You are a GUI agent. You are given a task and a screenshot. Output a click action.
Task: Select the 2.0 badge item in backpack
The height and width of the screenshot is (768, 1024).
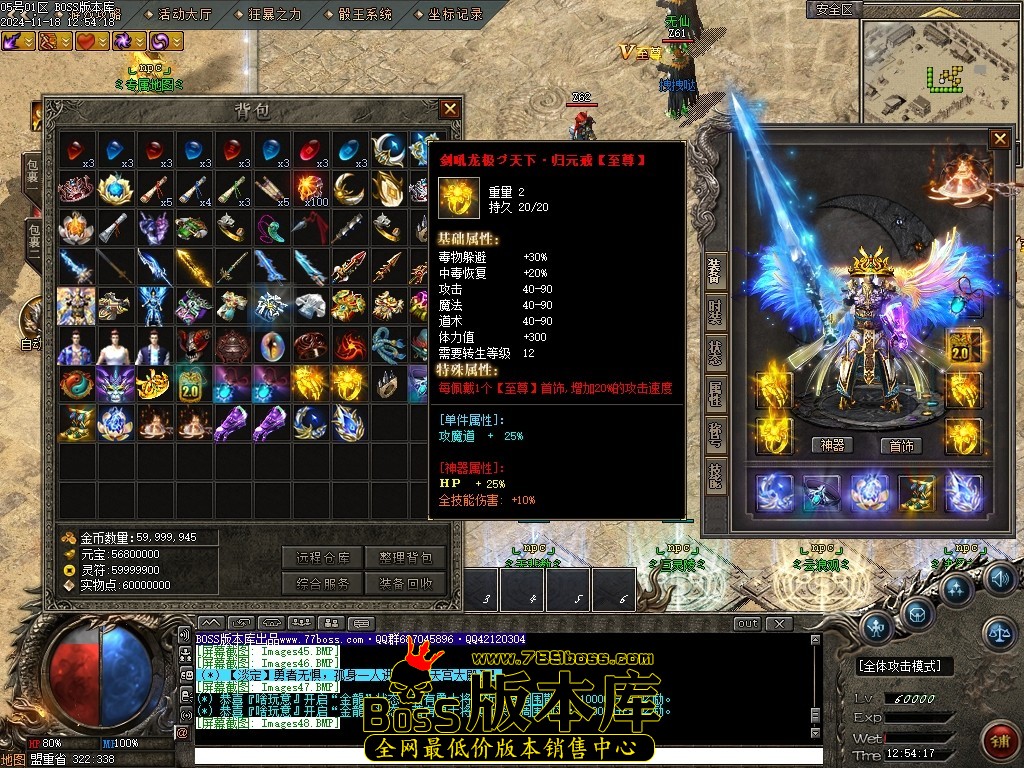189,385
